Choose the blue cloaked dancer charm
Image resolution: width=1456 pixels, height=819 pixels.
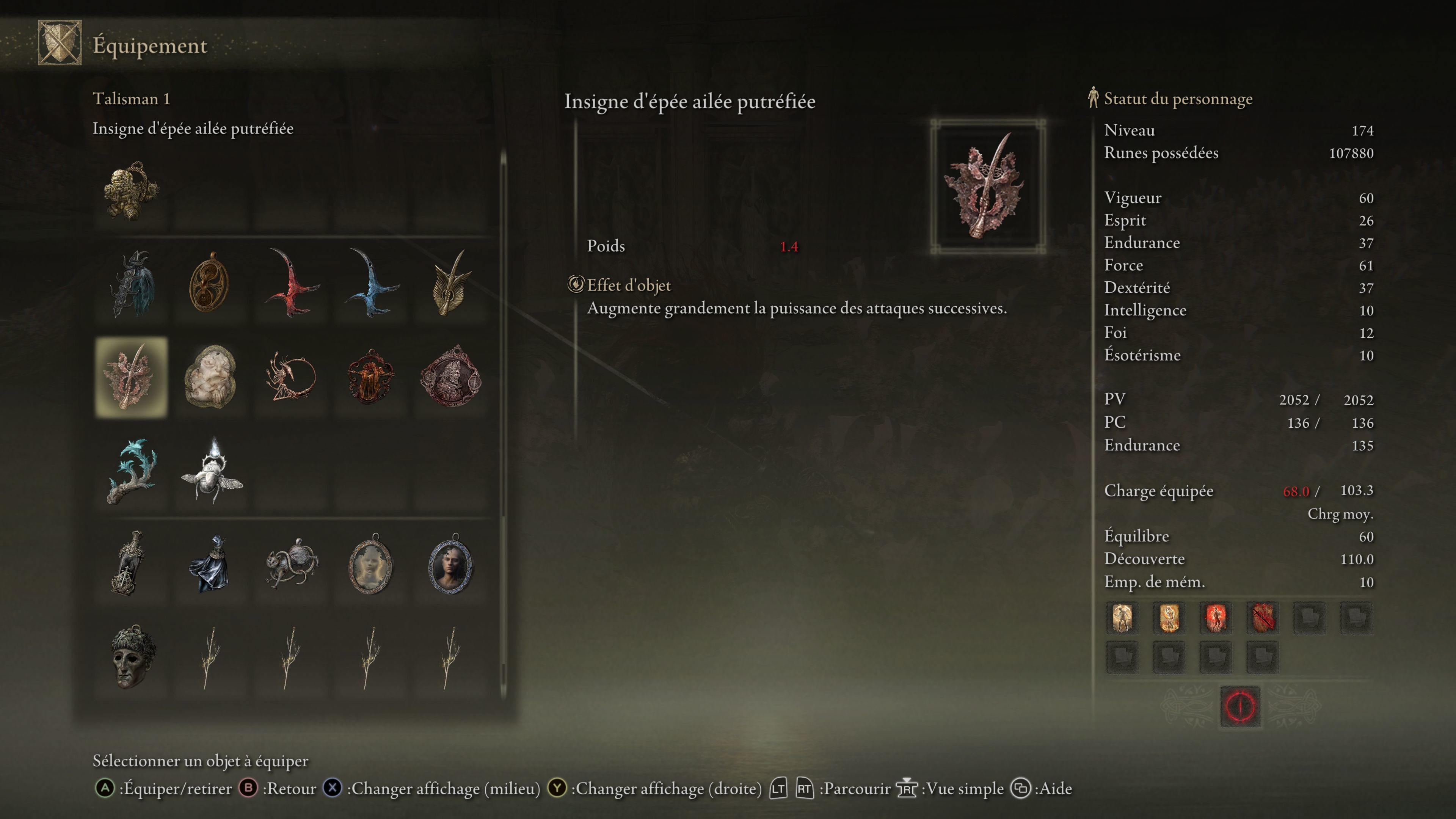point(210,564)
